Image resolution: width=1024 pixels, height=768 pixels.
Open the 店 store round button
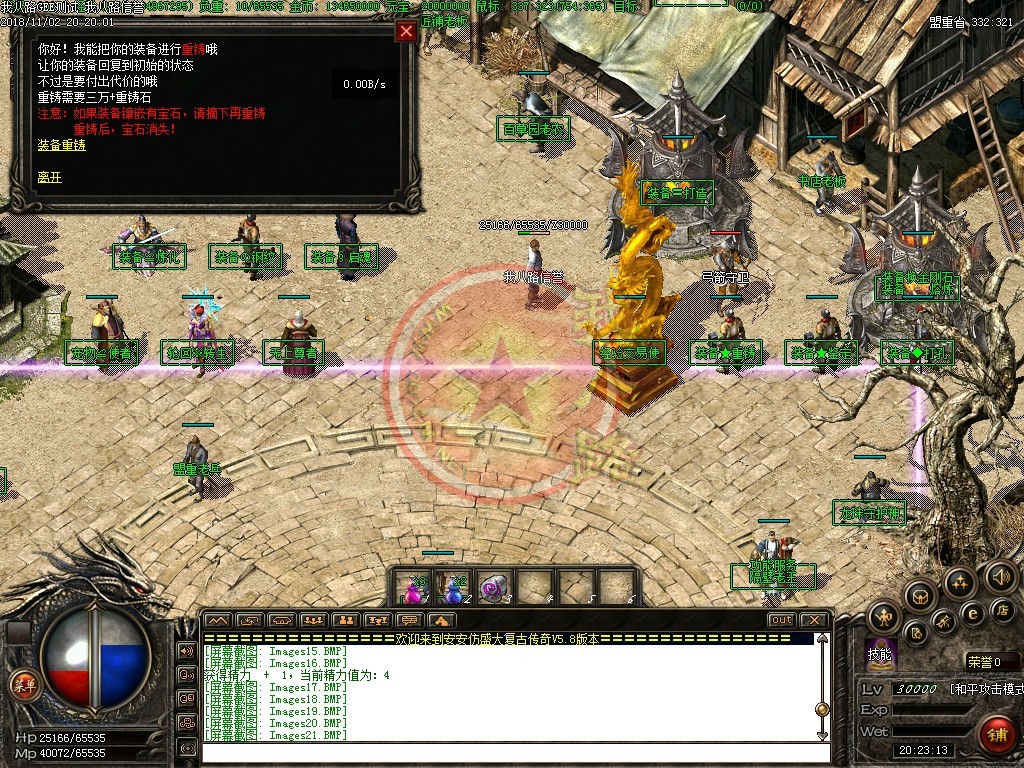pos(1003,610)
